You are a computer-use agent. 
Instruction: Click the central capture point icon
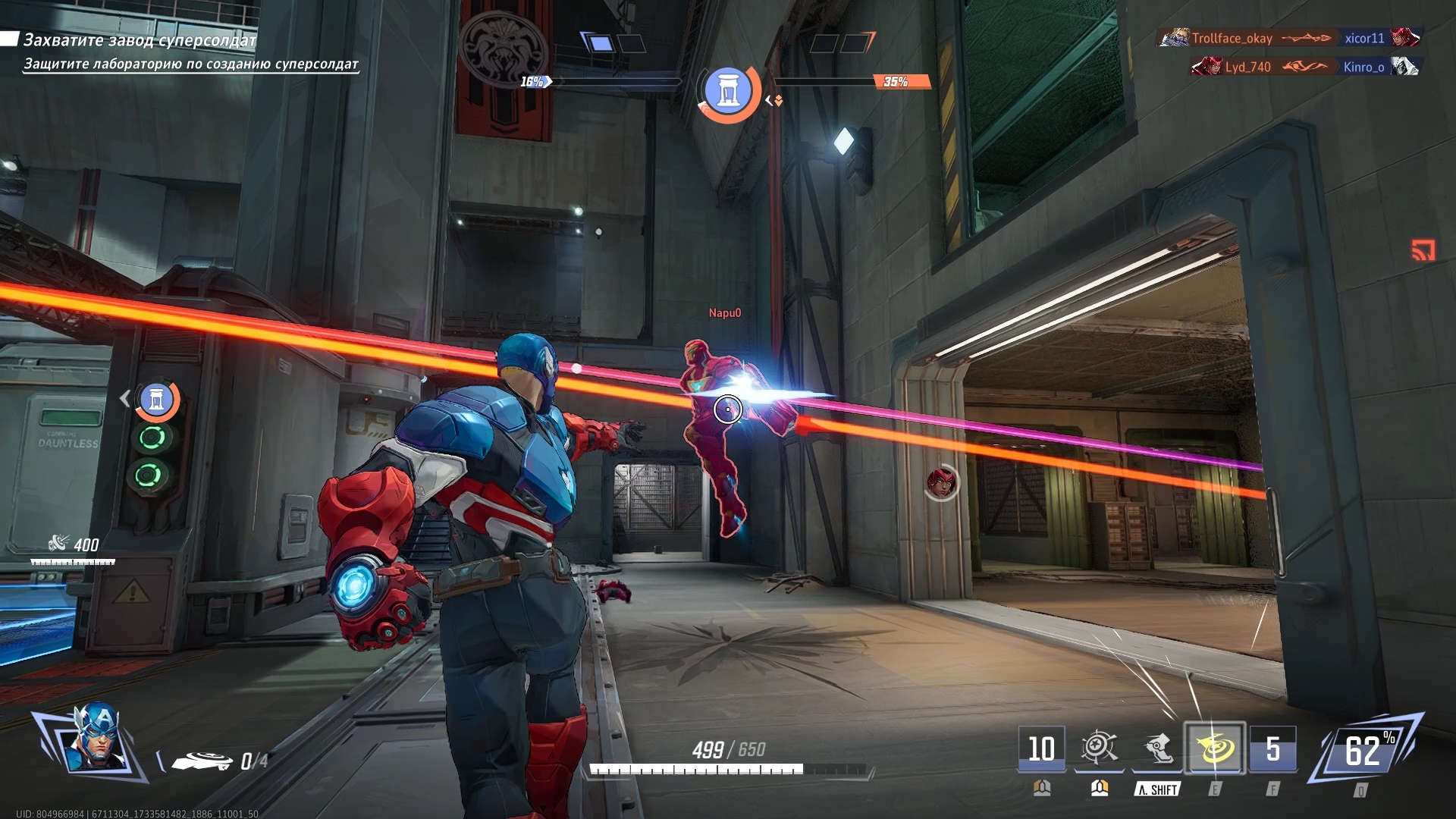[728, 90]
